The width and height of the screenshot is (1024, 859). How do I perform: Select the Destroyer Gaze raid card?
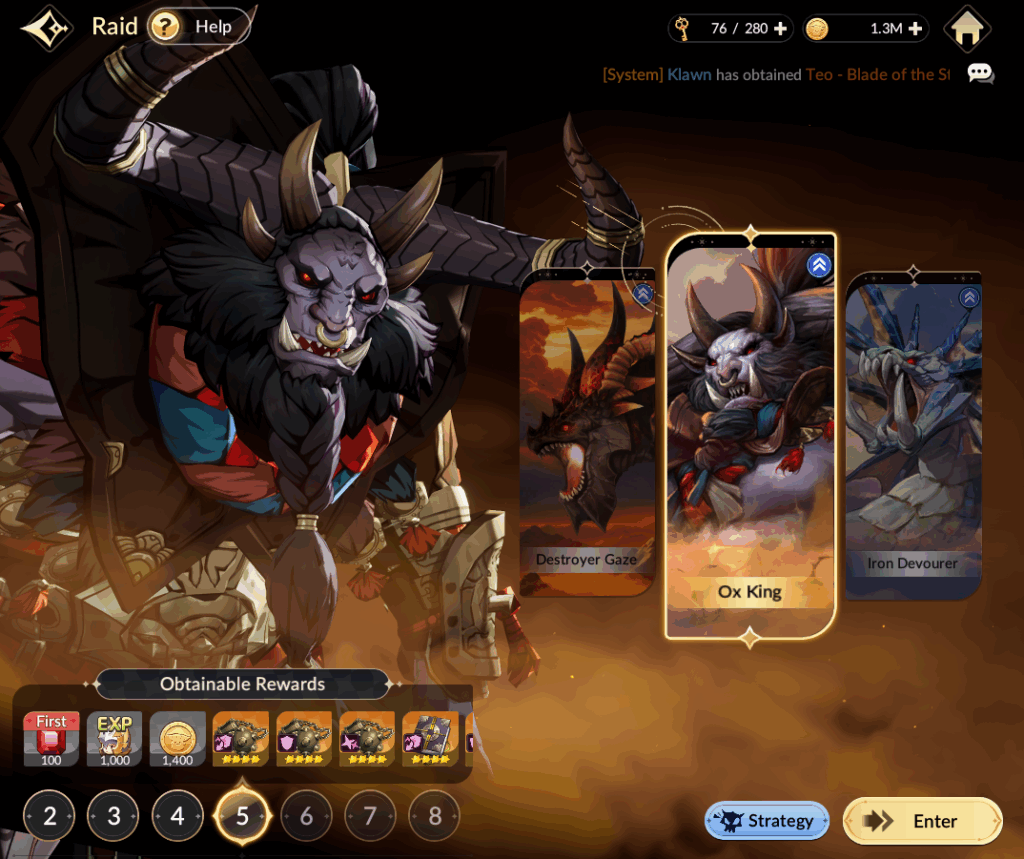pos(586,435)
